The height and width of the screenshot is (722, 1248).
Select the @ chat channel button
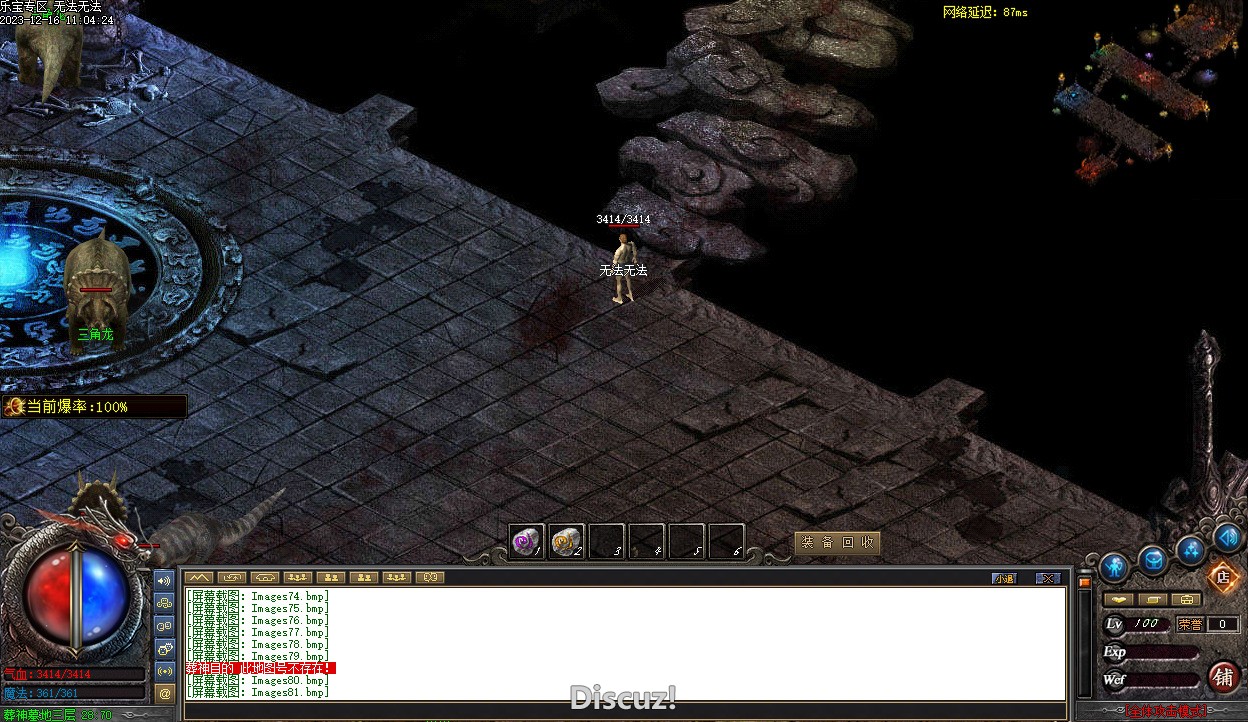[x=165, y=692]
